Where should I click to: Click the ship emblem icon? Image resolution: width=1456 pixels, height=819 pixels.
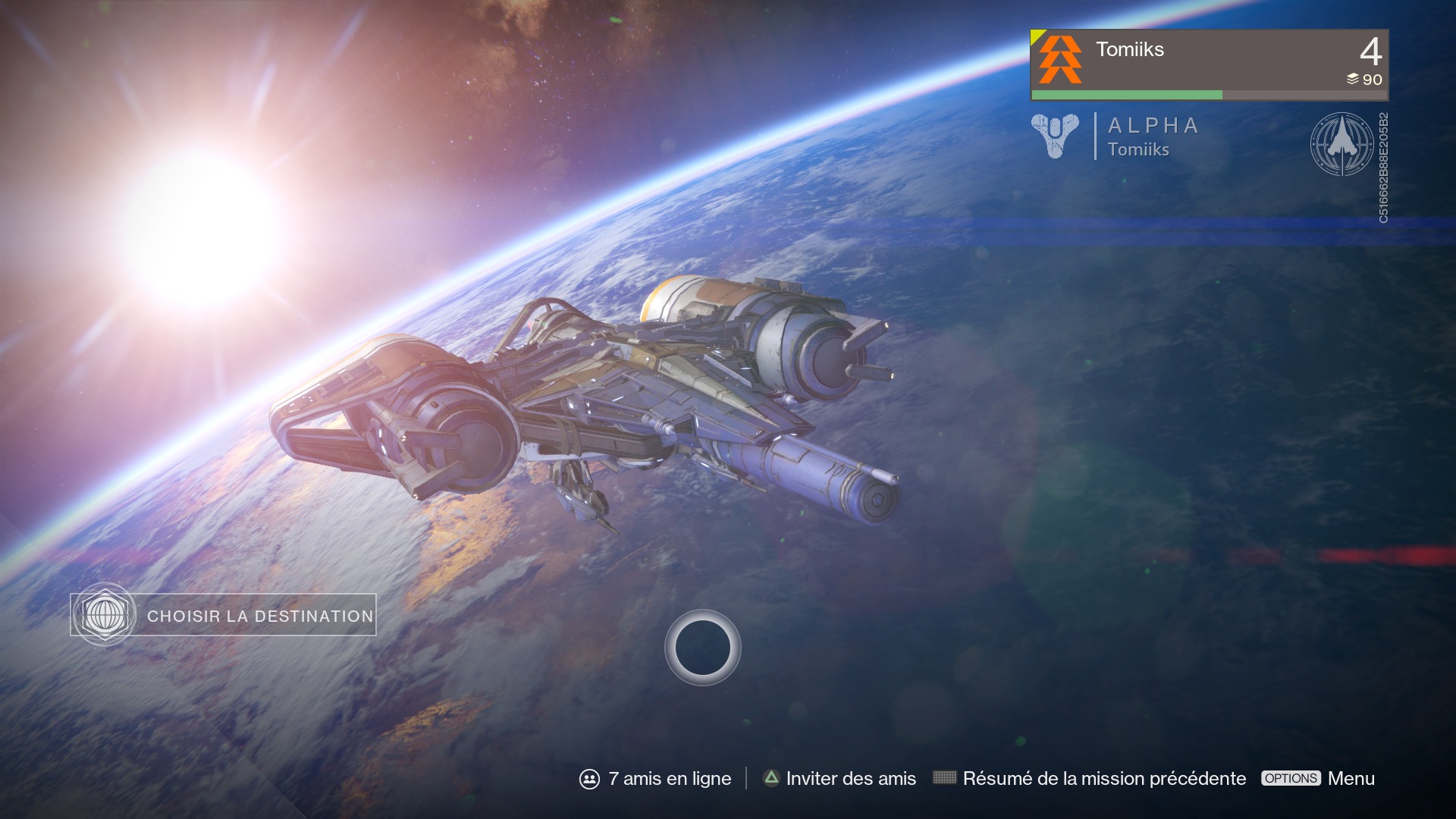(x=1341, y=144)
